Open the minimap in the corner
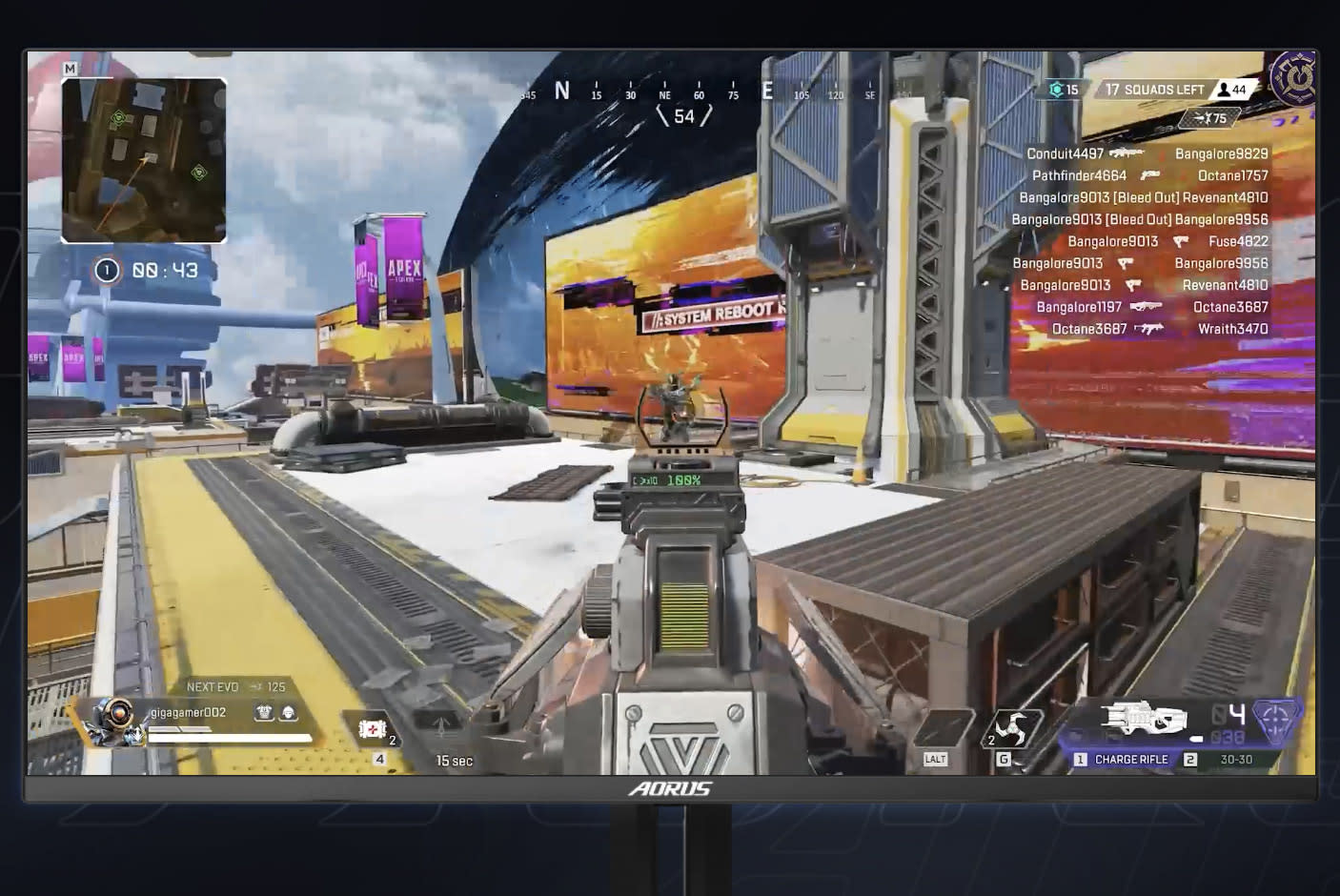 click(144, 160)
